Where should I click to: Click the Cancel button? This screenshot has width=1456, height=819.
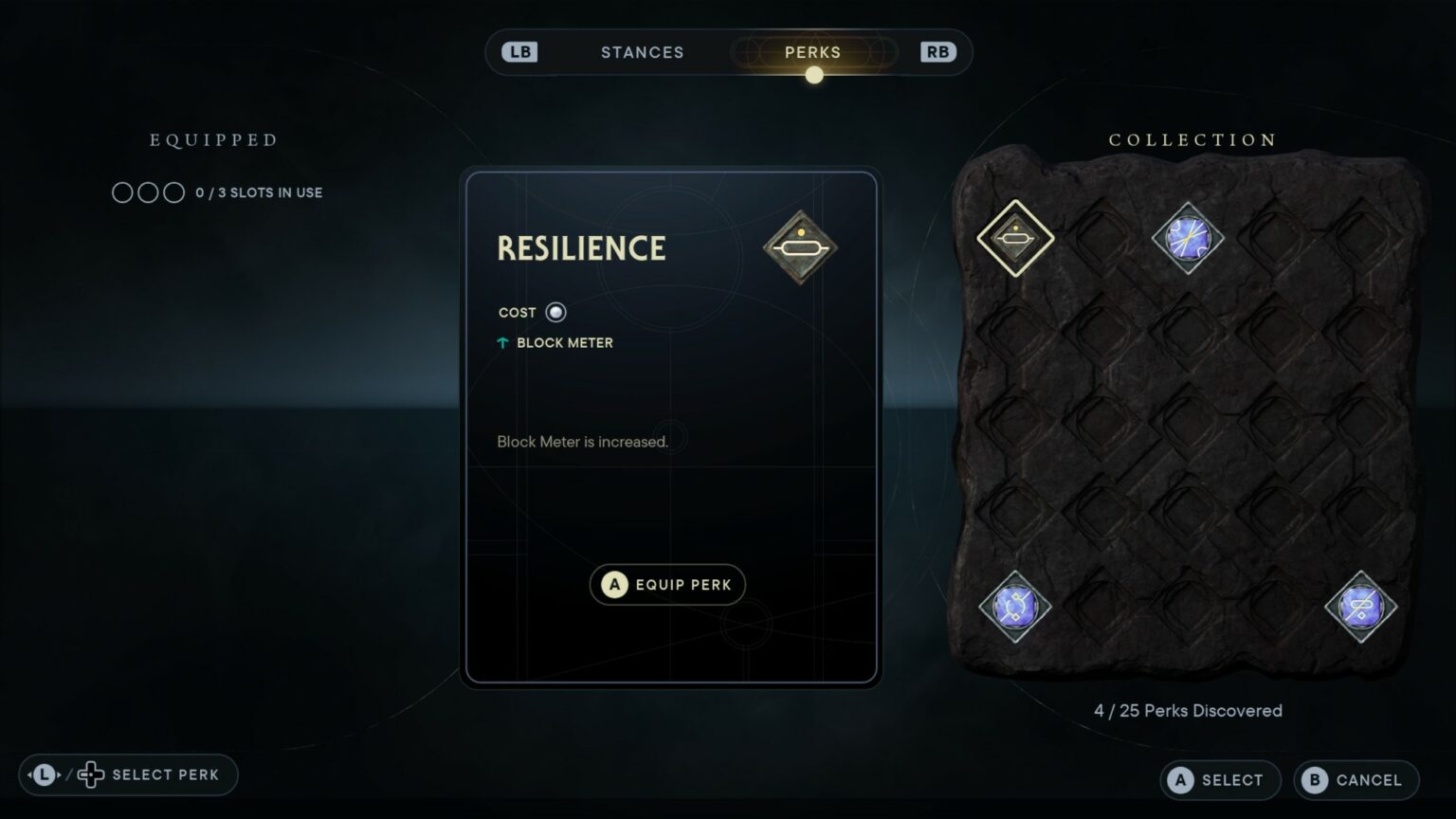click(x=1356, y=779)
